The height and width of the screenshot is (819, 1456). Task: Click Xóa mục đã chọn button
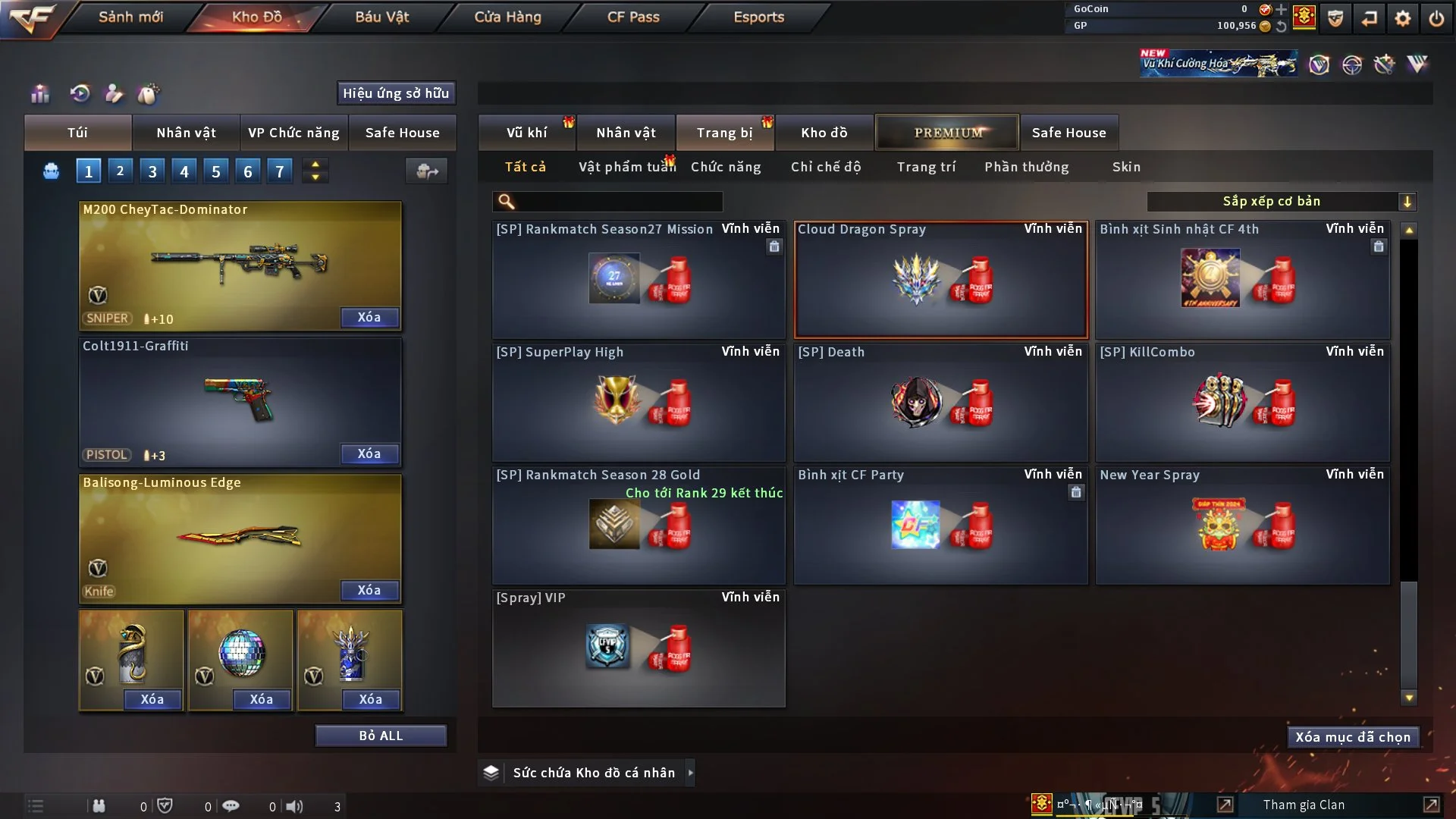[1353, 737]
